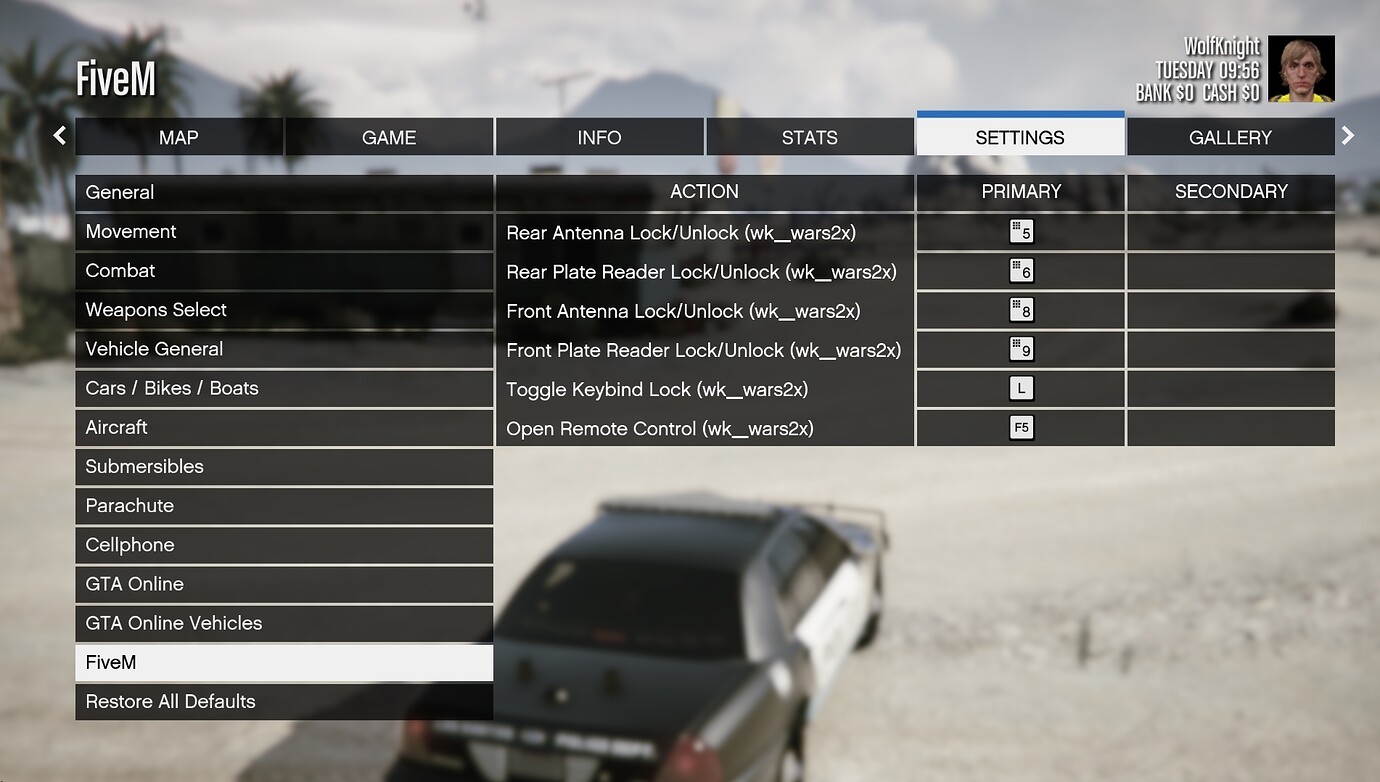Select the General settings category
This screenshot has height=782, width=1380.
click(284, 192)
